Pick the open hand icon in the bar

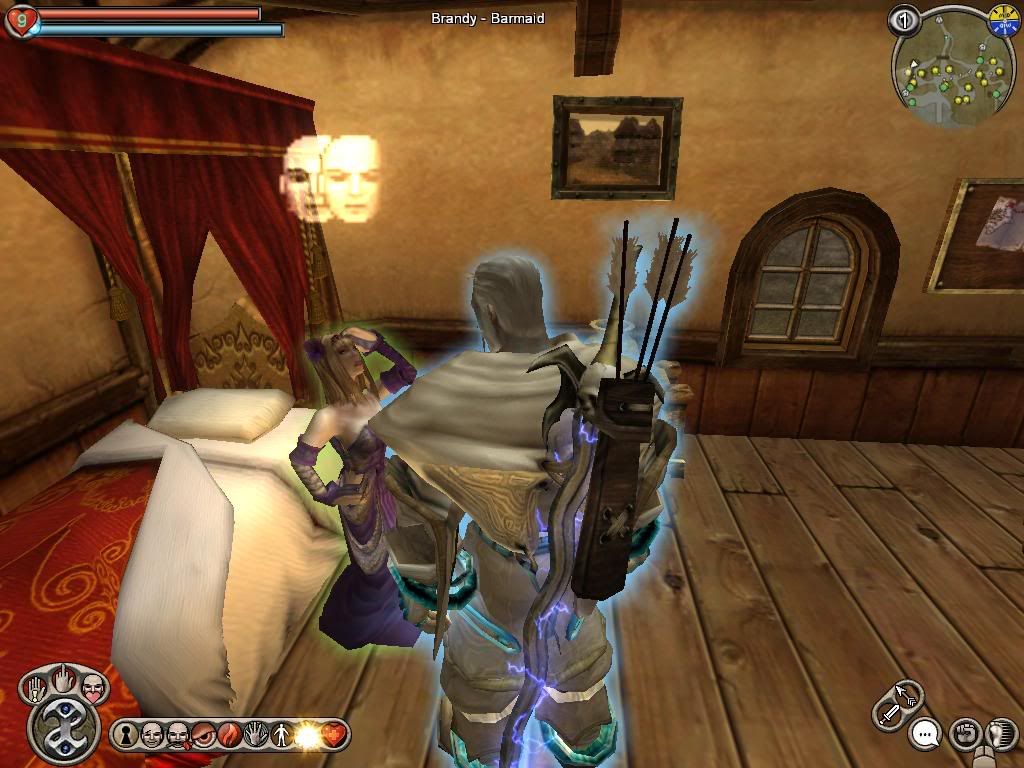coord(256,735)
